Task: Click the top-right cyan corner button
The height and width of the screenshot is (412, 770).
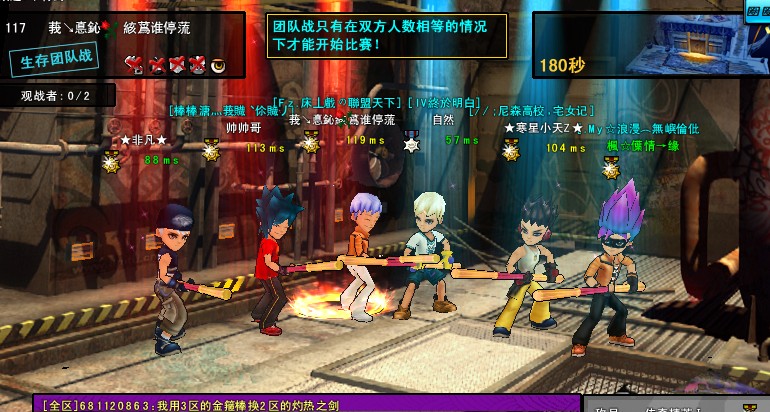Action: (x=757, y=11)
